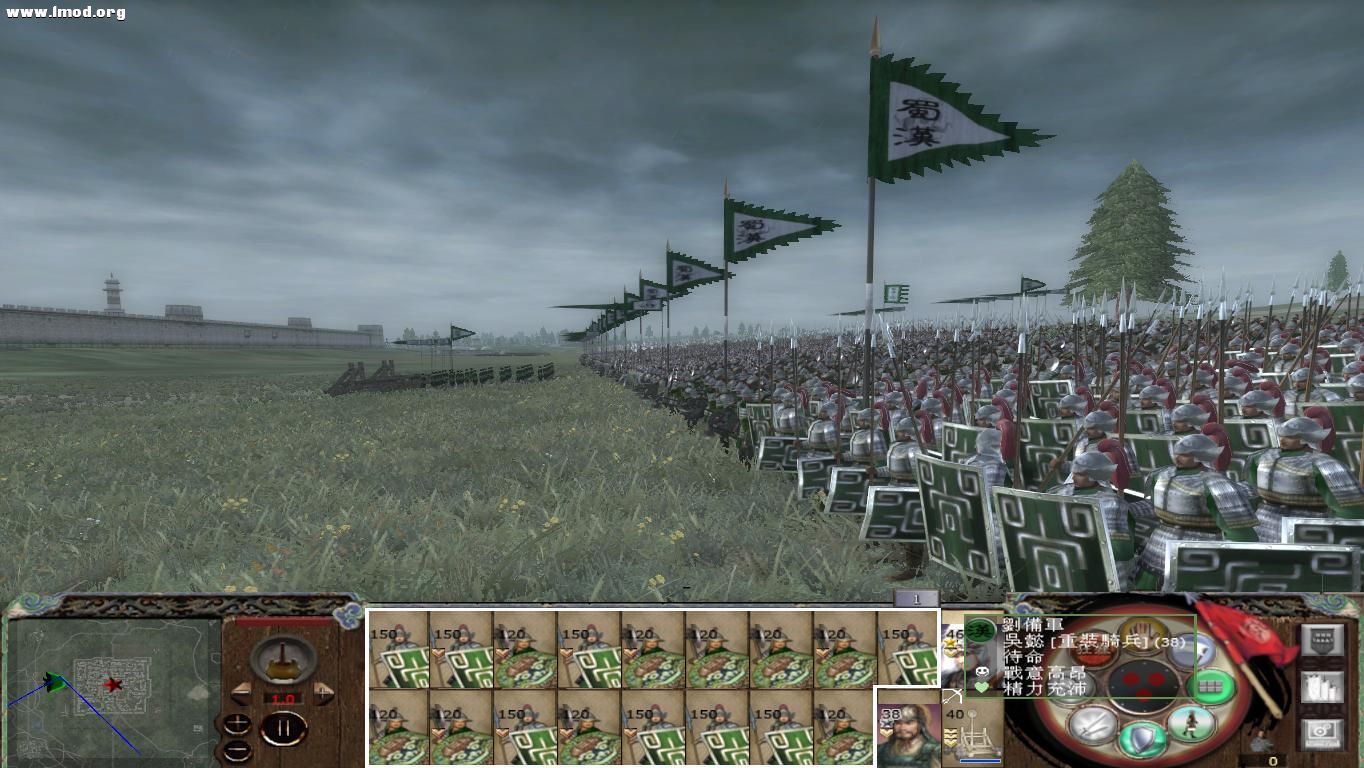This screenshot has width=1364, height=768.
Task: Open the camera options button at bottom right
Action: click(x=1320, y=731)
